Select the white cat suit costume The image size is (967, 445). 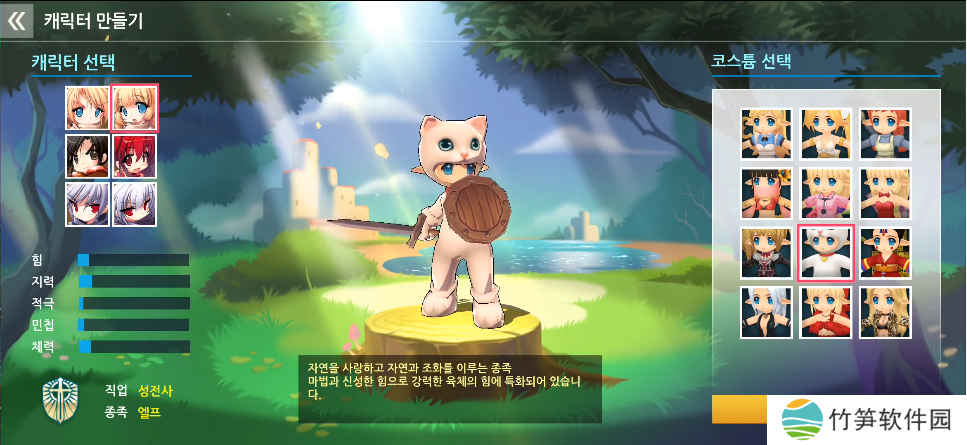(826, 253)
